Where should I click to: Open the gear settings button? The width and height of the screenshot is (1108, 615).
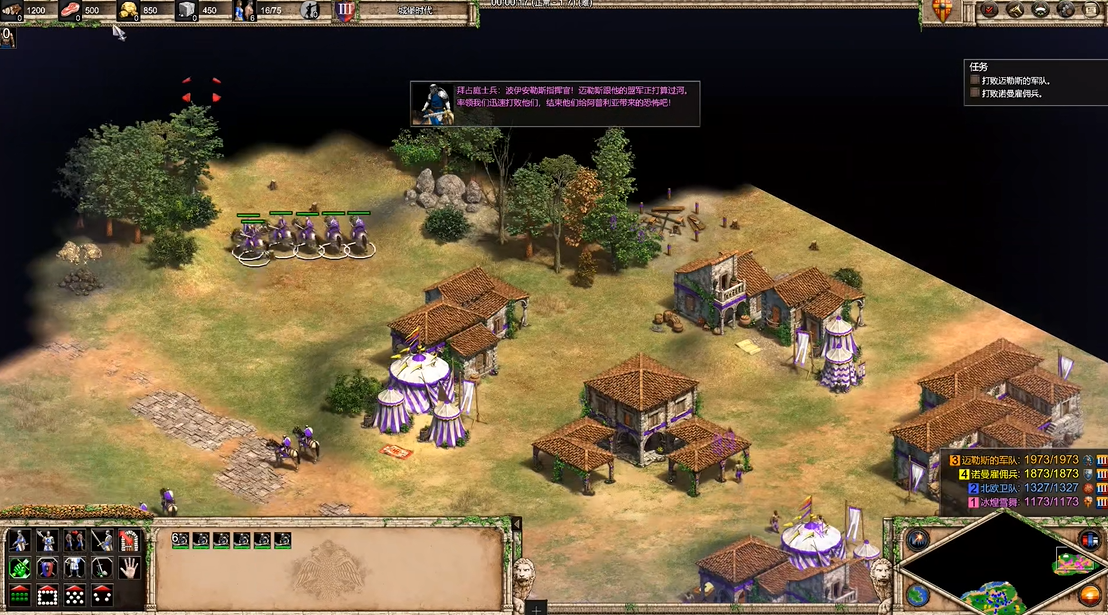pyautogui.click(x=1067, y=10)
